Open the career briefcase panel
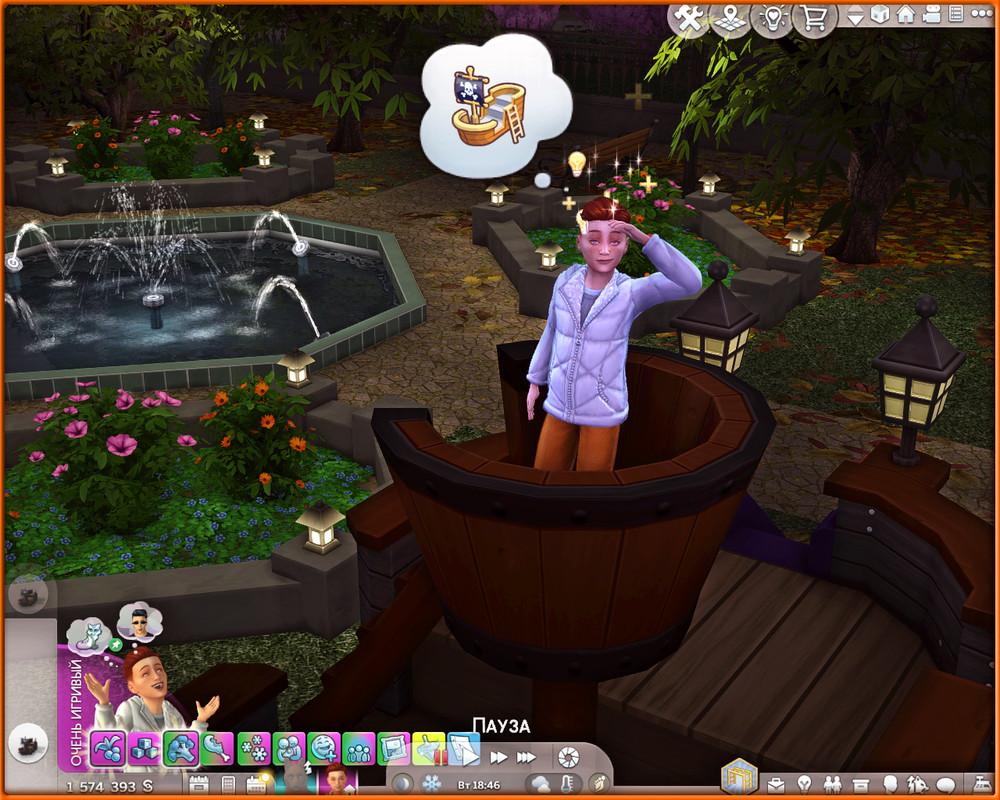This screenshot has height=800, width=1000. (777, 783)
